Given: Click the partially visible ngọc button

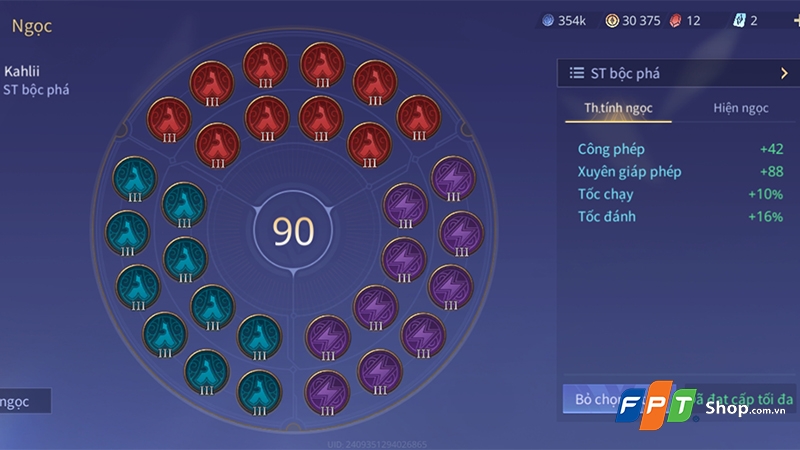Looking at the screenshot, I should click(24, 401).
